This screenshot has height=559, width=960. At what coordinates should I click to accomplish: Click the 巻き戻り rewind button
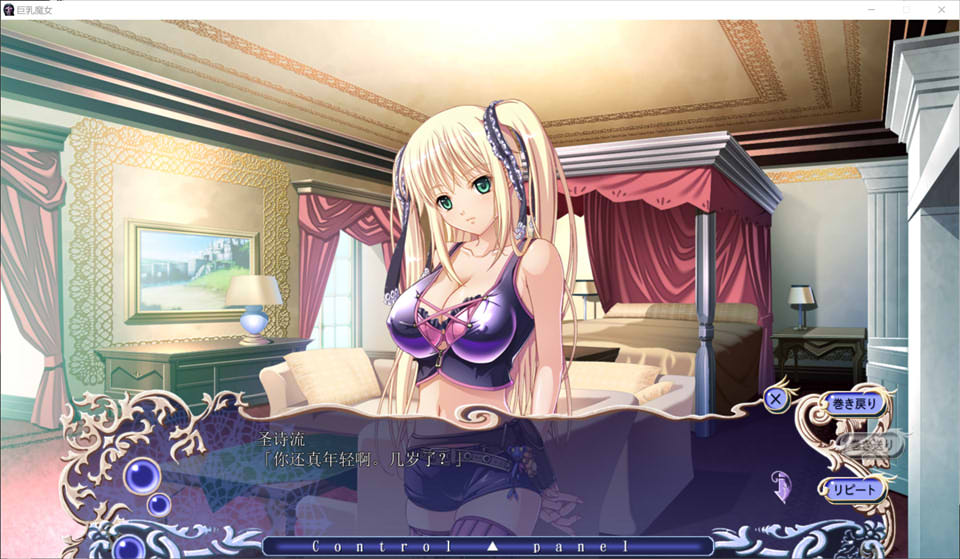tap(853, 404)
